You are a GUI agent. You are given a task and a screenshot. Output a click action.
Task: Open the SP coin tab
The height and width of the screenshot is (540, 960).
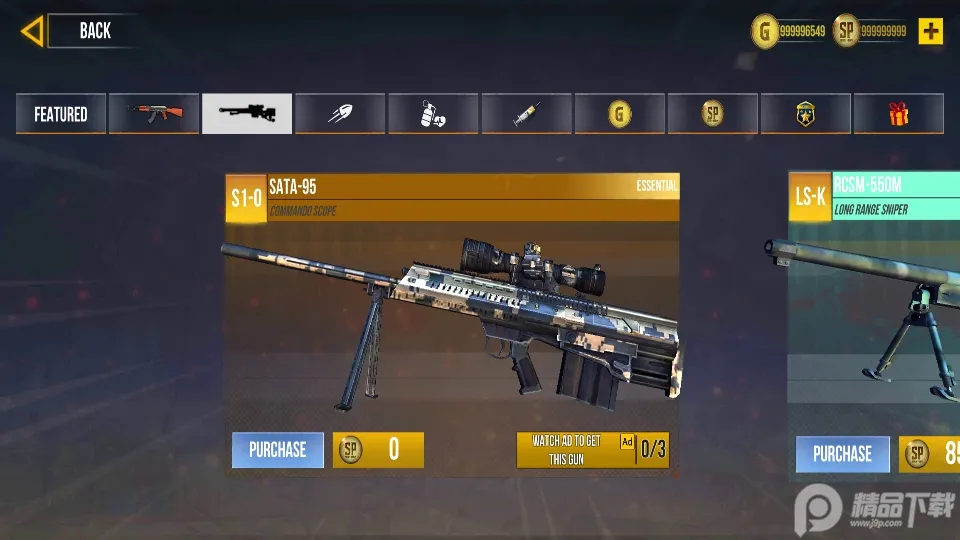[712, 114]
